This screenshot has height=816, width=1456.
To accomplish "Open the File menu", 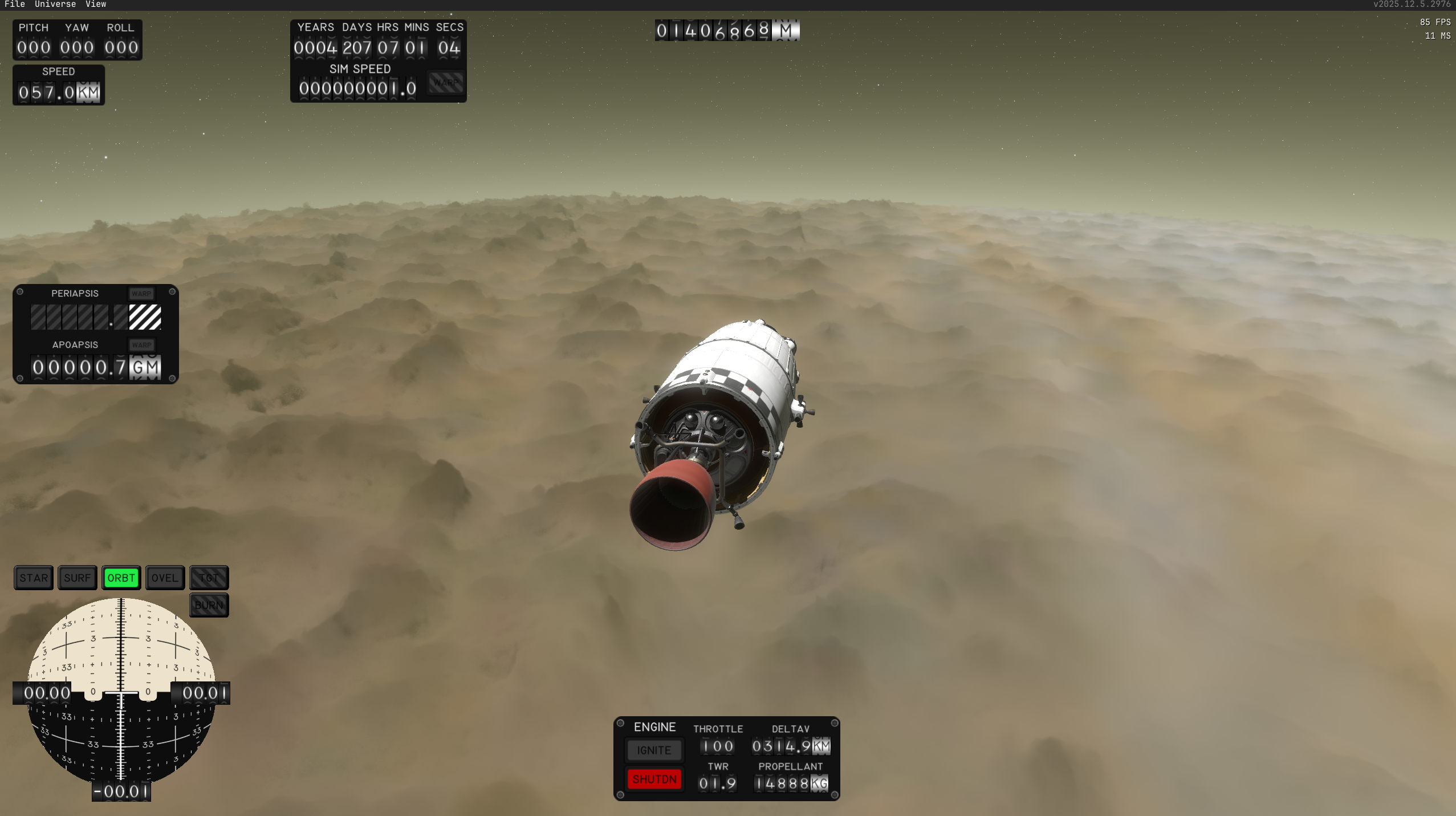I will click(x=15, y=5).
